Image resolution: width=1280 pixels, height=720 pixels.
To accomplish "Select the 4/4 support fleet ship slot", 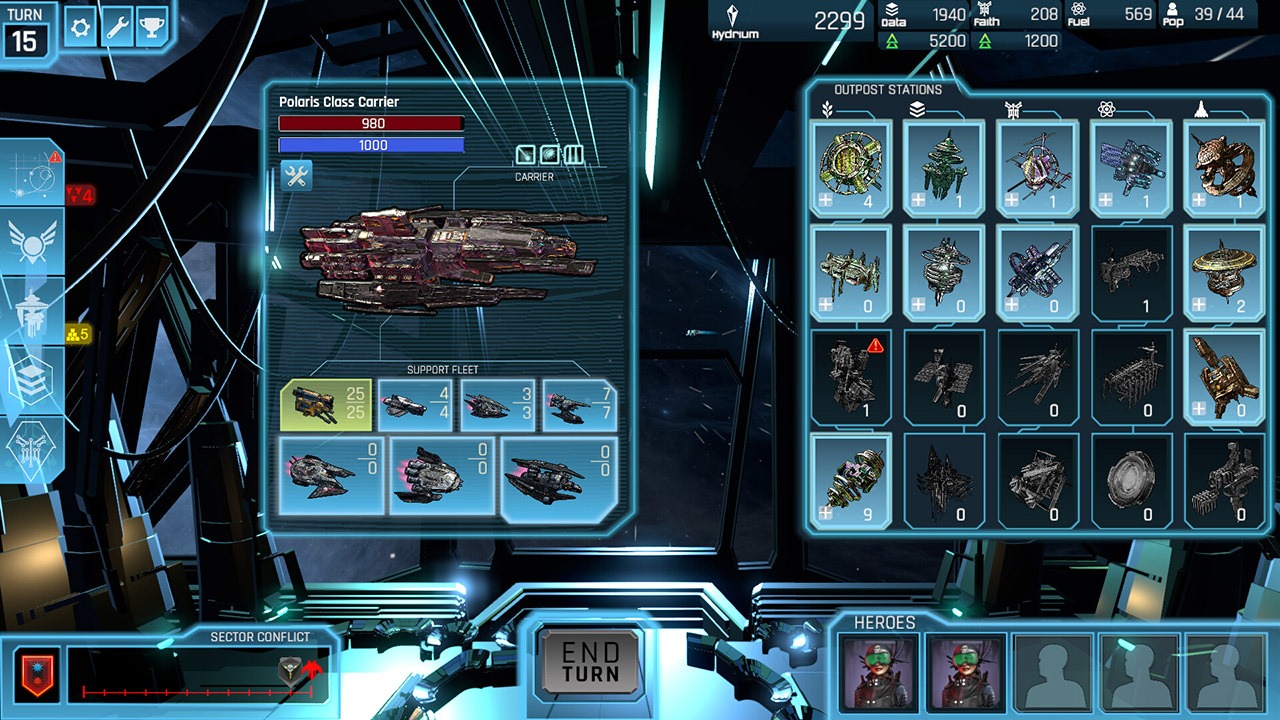I will [x=416, y=405].
